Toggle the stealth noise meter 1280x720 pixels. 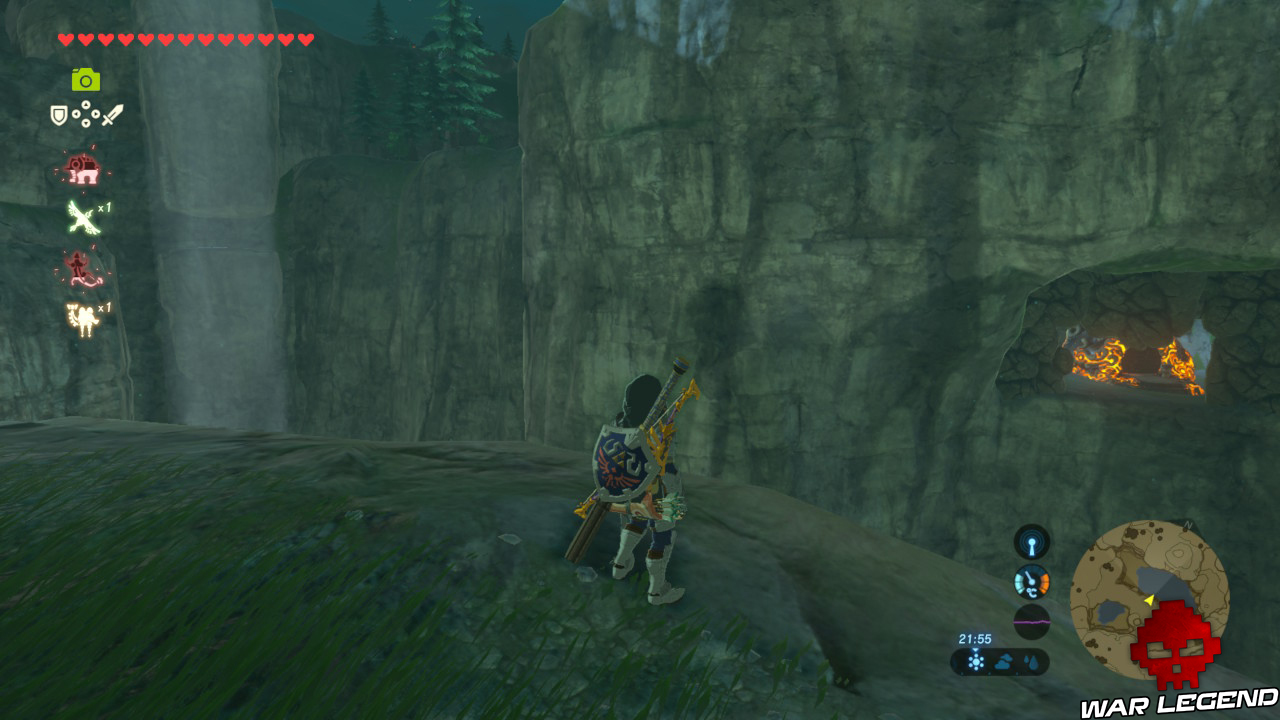pyautogui.click(x=1031, y=621)
